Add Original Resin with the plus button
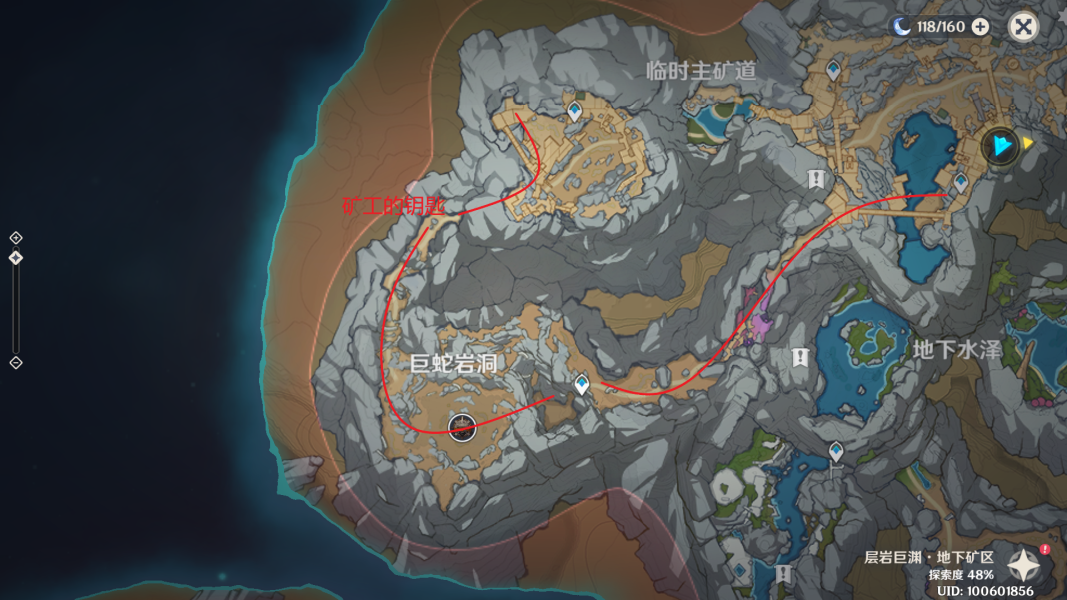 [x=980, y=27]
